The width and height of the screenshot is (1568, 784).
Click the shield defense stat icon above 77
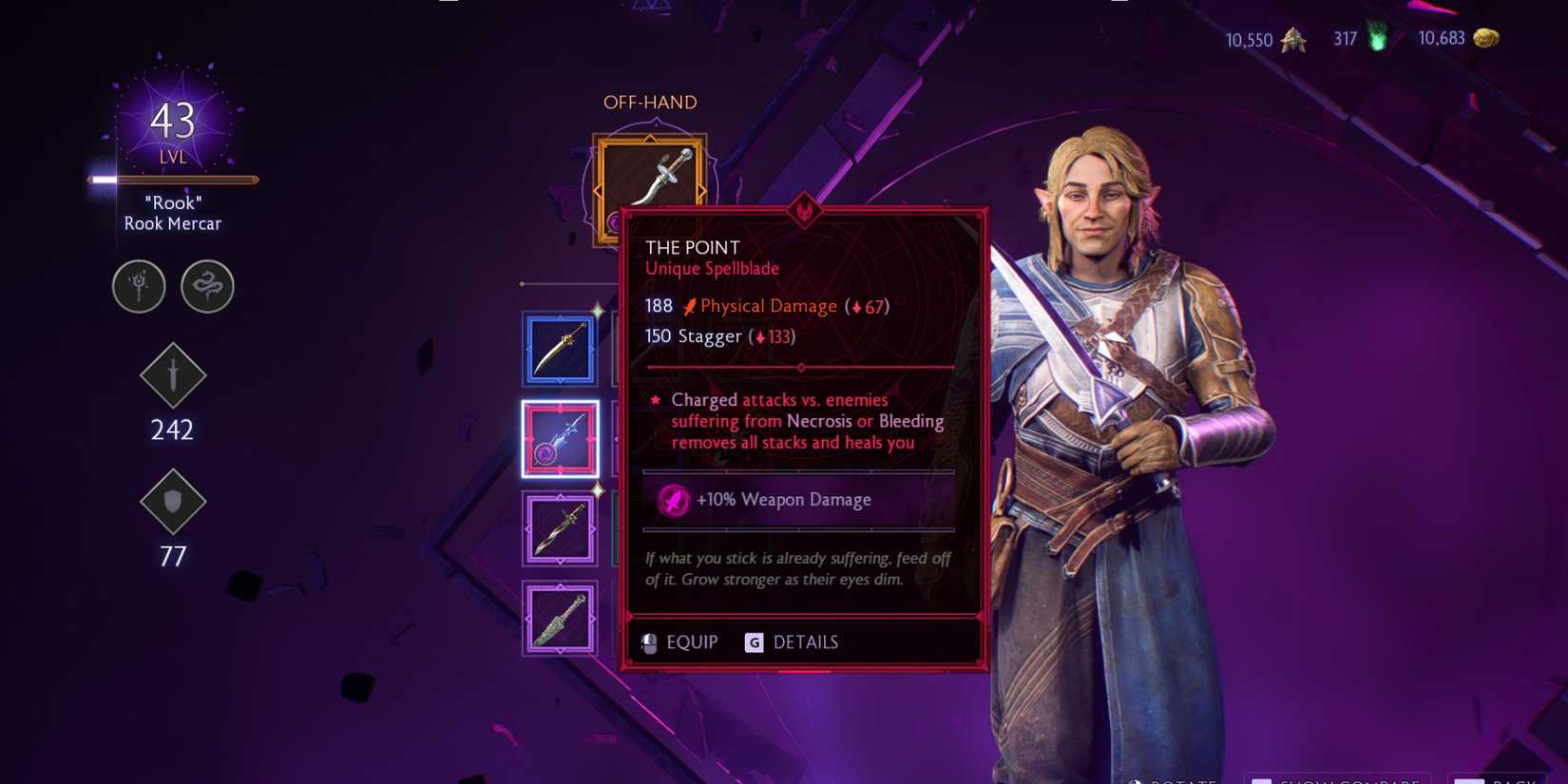tap(172, 503)
